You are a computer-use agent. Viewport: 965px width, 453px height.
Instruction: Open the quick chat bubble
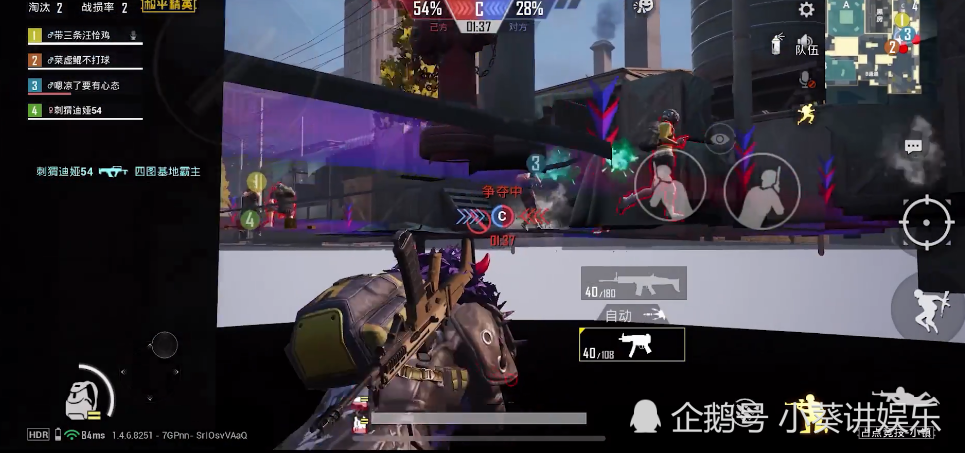912,147
